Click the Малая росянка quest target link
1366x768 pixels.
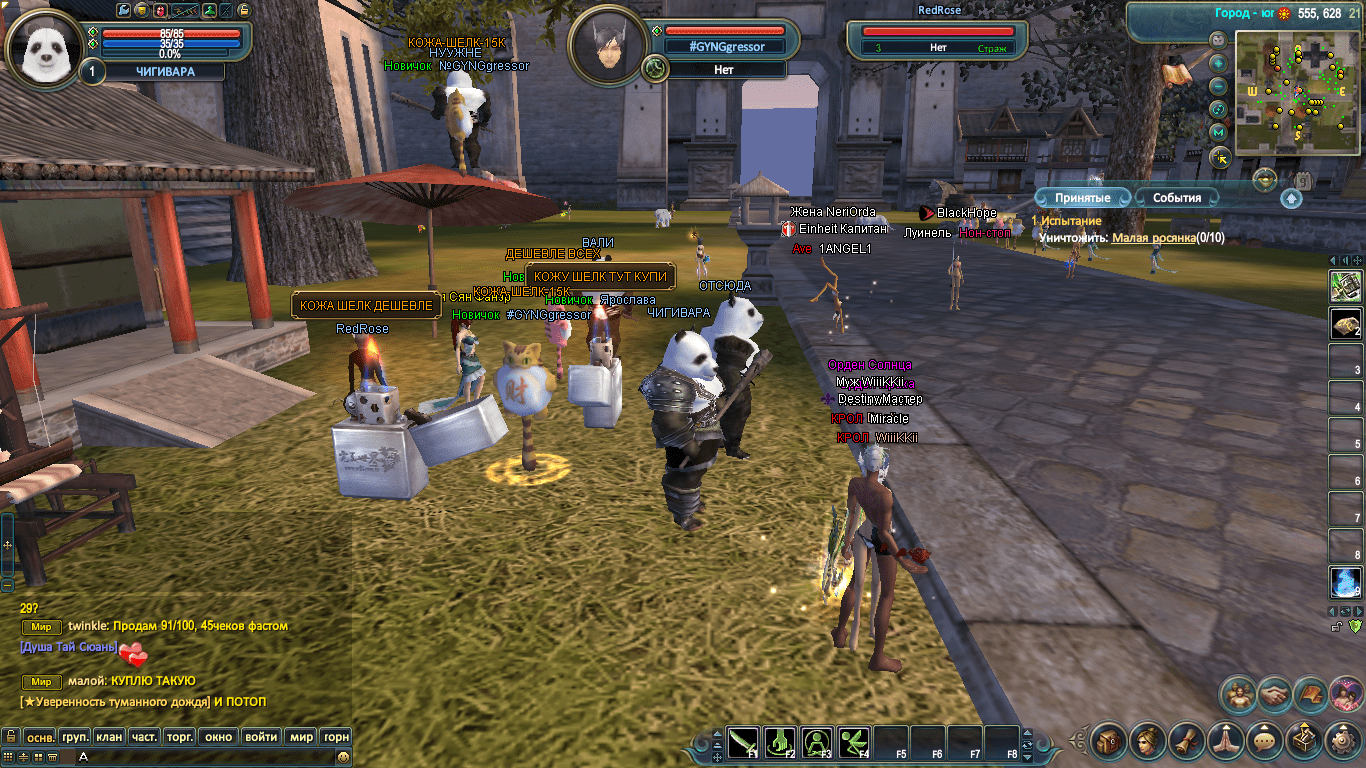1154,238
